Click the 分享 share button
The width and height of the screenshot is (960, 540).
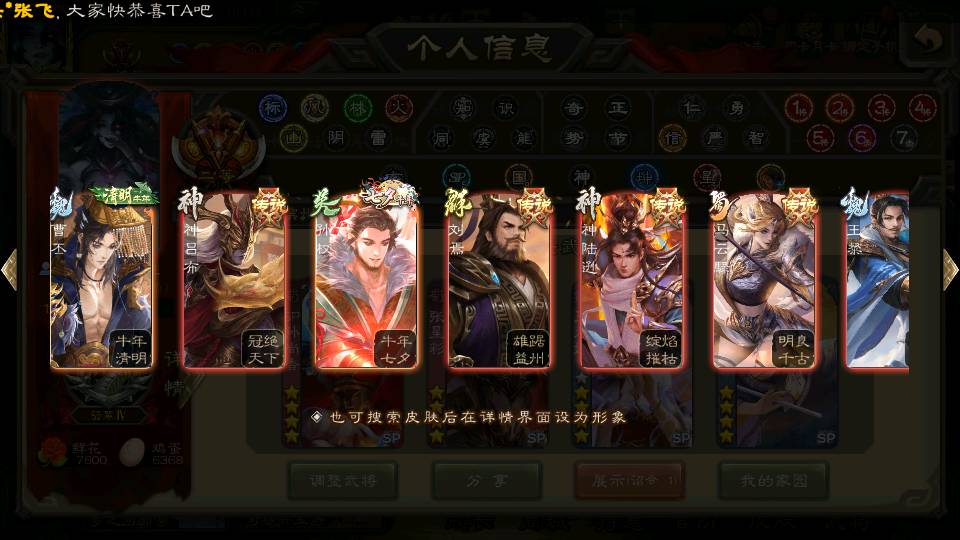tap(487, 480)
